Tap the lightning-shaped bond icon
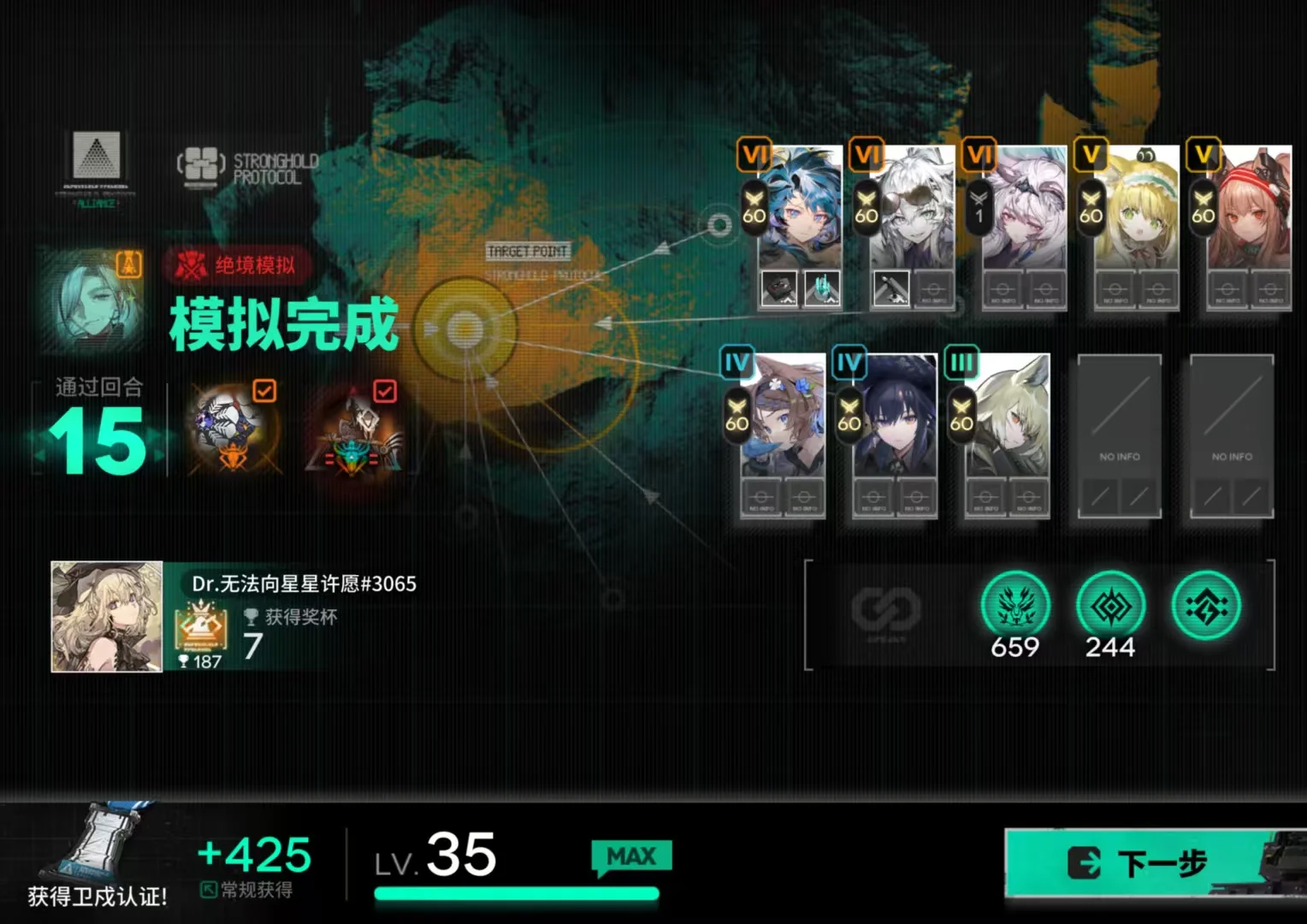1307x924 pixels. pyautogui.click(x=1206, y=607)
